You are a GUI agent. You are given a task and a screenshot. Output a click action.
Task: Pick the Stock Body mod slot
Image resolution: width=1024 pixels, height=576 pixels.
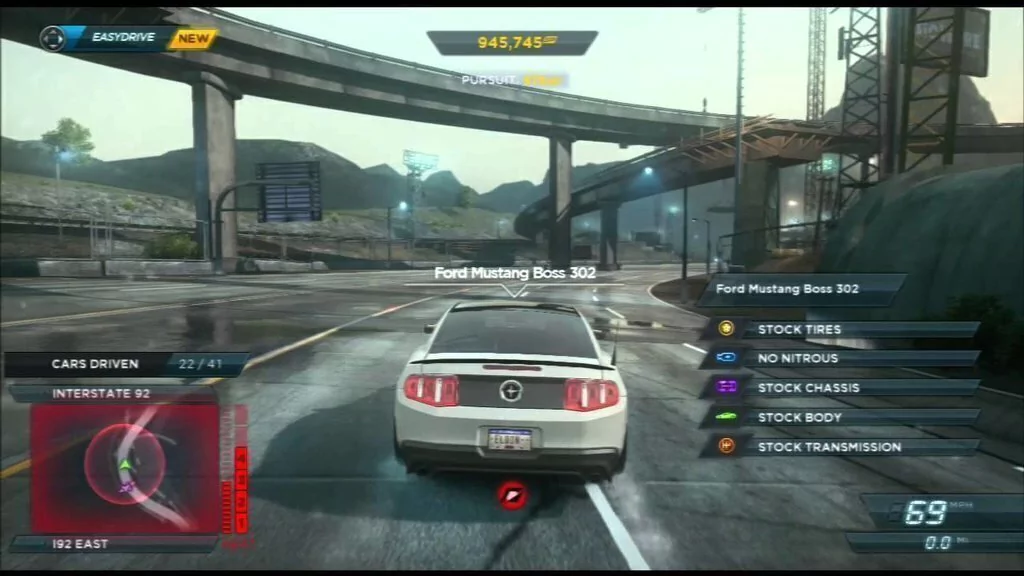[x=840, y=417]
